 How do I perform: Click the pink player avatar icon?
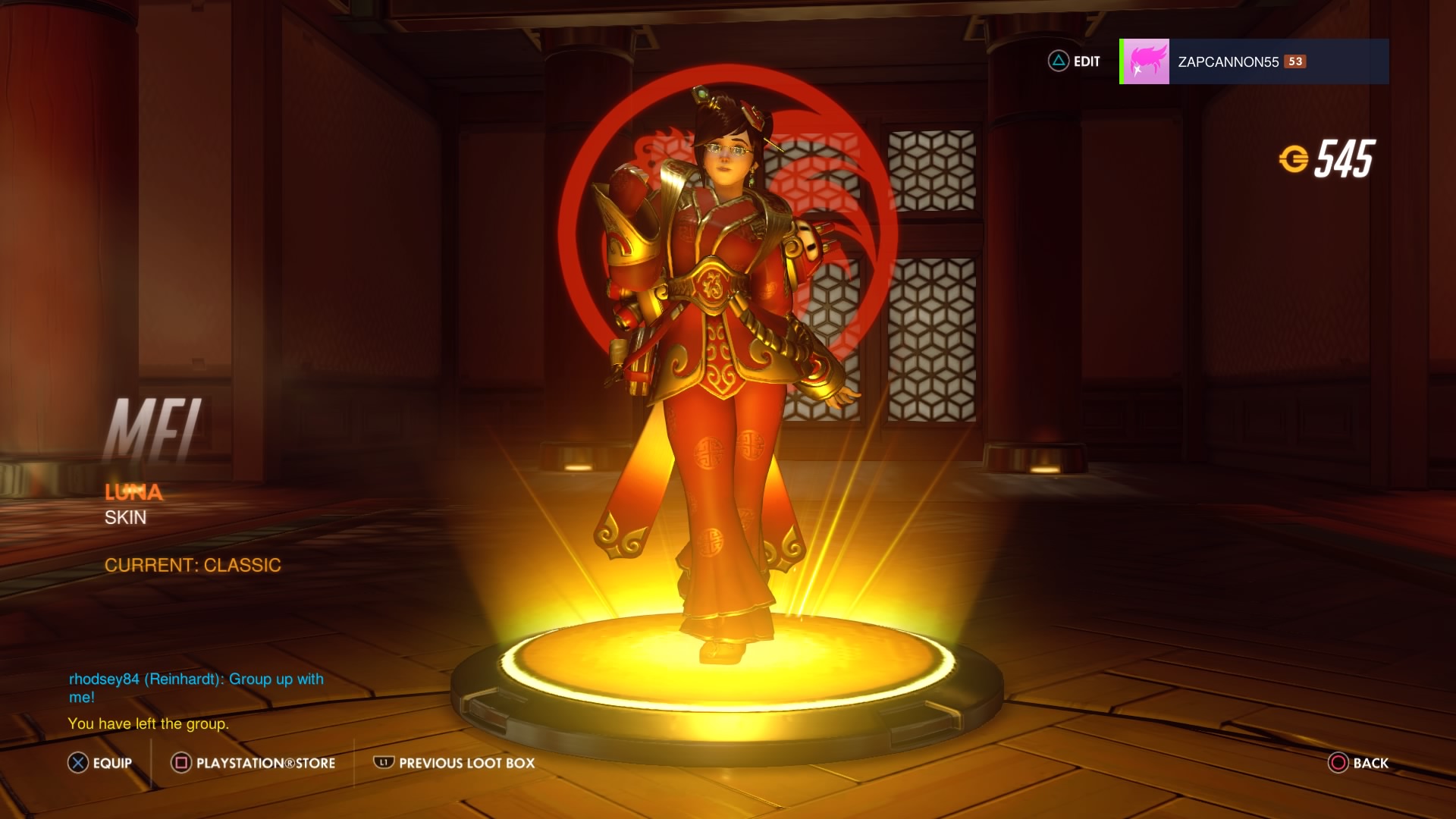click(x=1145, y=61)
